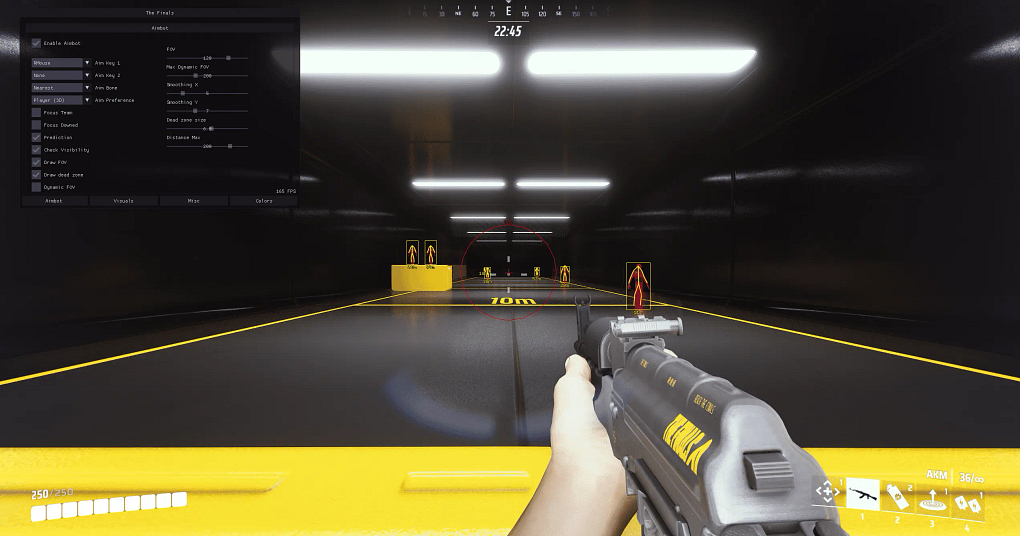Open the Aim Key 1 dropdown
1020x536 pixels.
coord(61,62)
